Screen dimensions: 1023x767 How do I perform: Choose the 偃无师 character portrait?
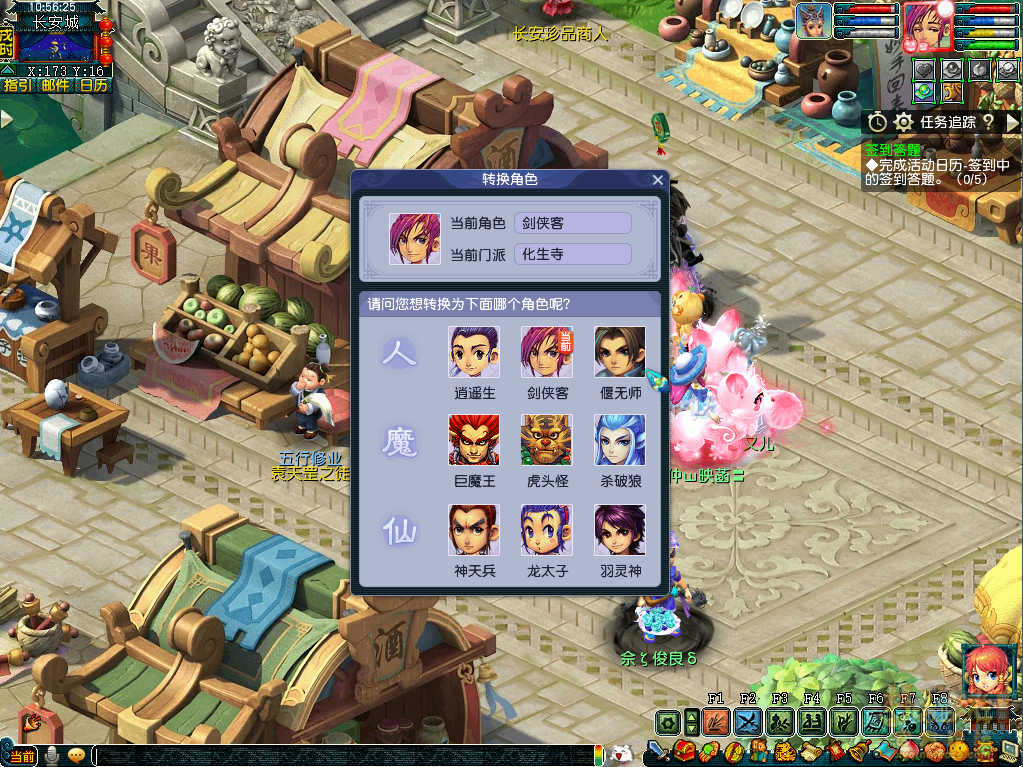pos(620,352)
